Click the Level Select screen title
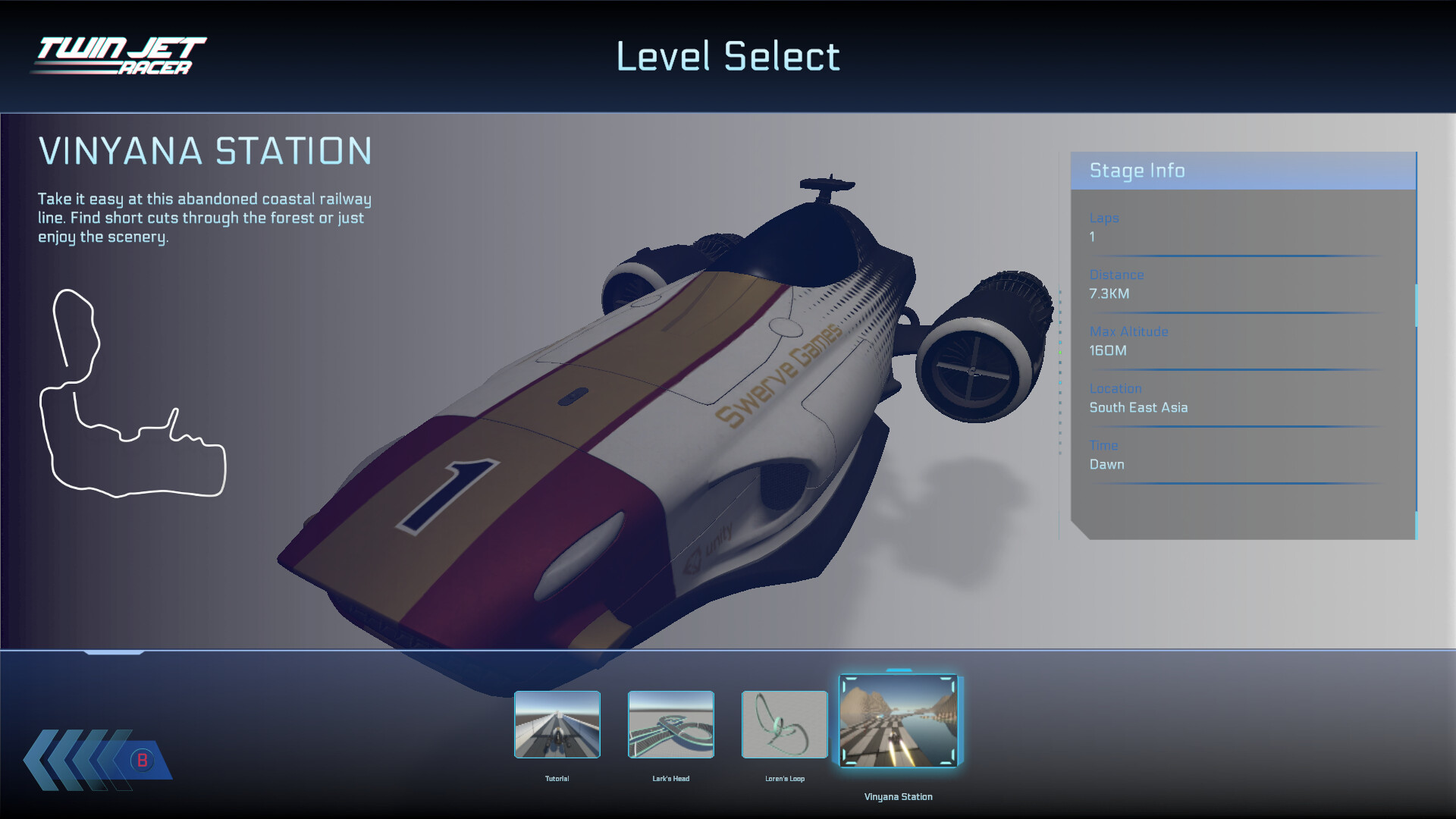The height and width of the screenshot is (819, 1456). tap(728, 56)
